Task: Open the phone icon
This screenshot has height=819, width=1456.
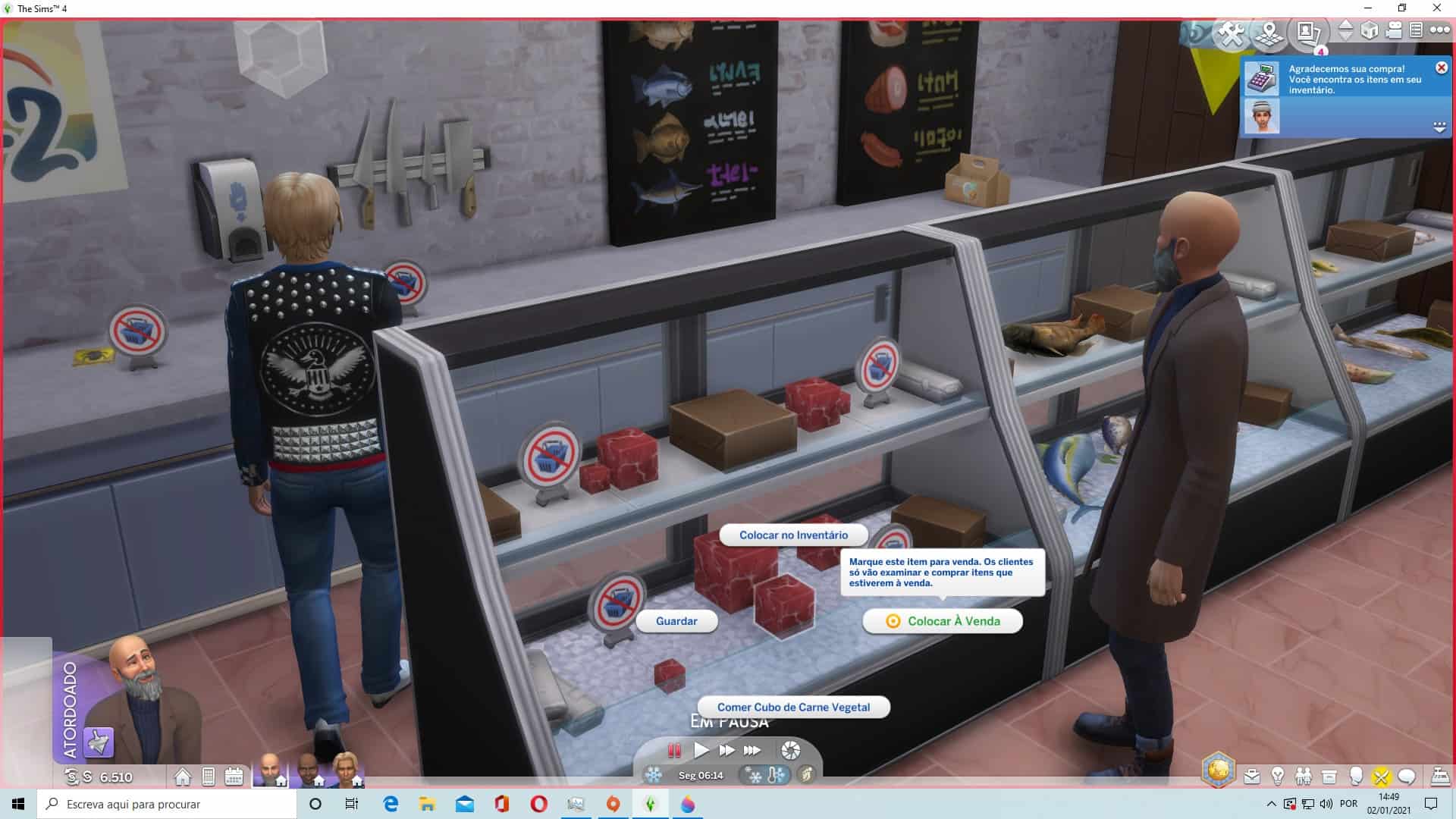Action: (x=209, y=777)
